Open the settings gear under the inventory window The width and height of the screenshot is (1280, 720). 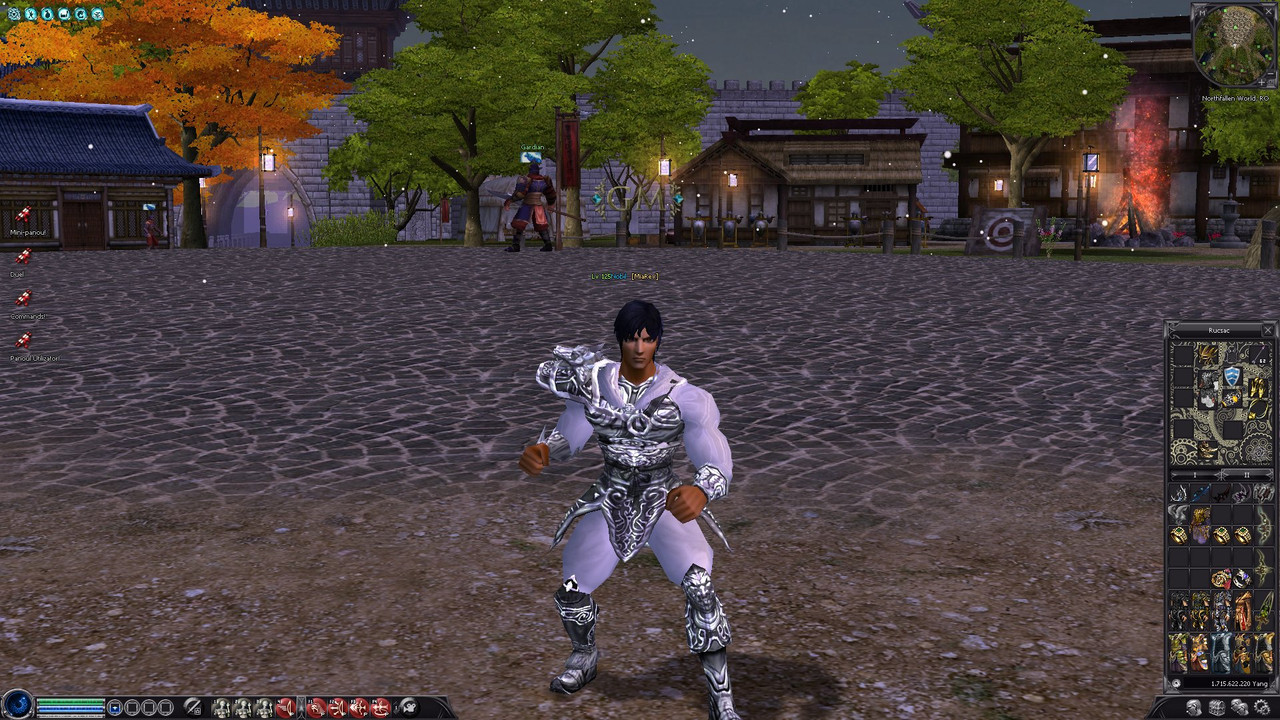tap(1262, 707)
